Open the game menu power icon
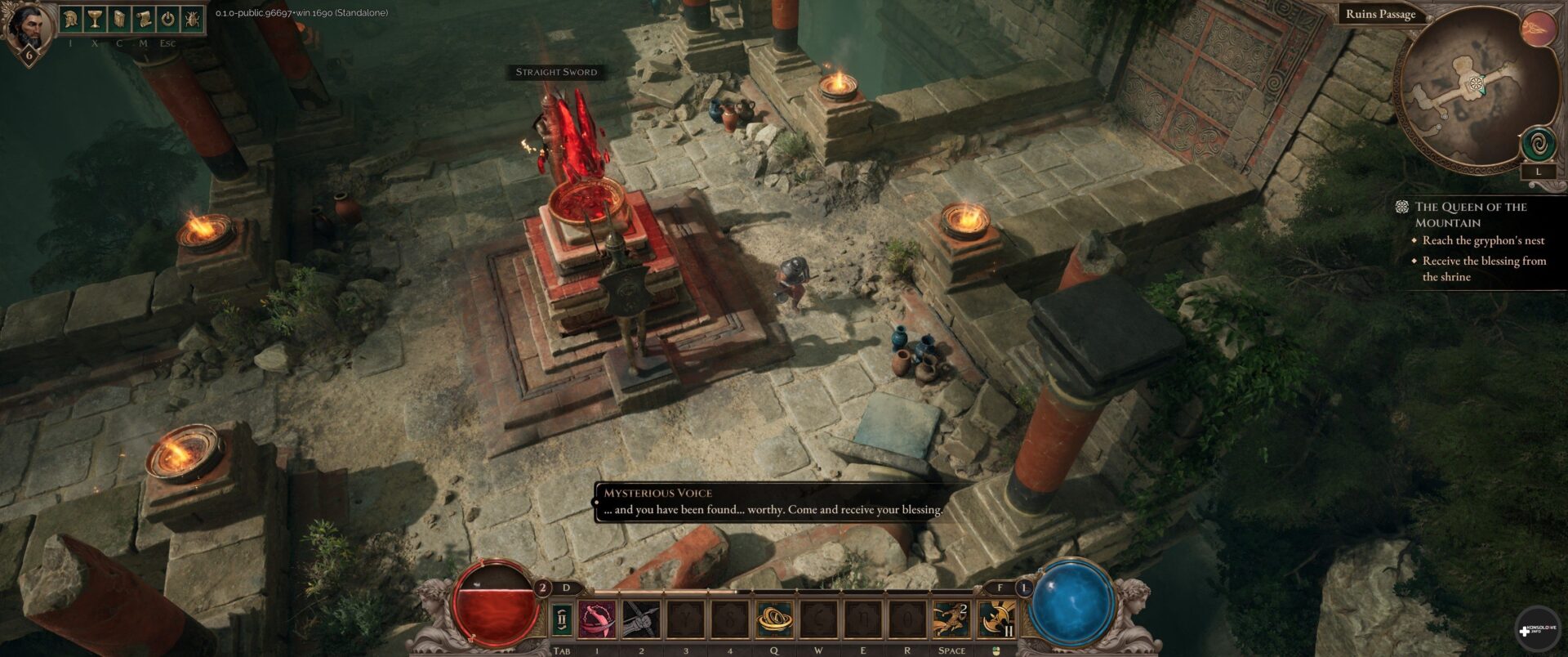The width and height of the screenshot is (1568, 657). [x=168, y=19]
